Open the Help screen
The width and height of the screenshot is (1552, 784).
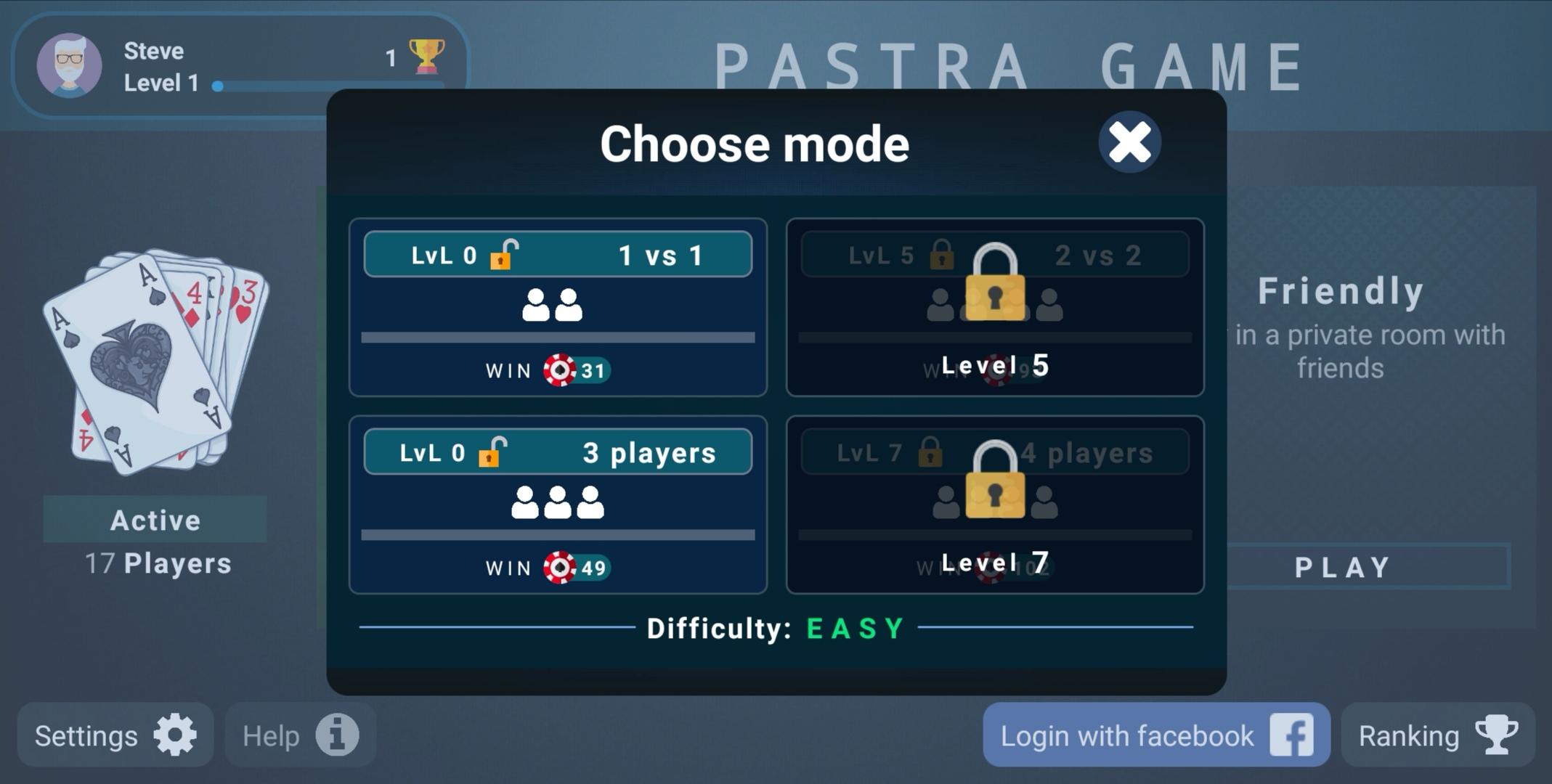(300, 735)
